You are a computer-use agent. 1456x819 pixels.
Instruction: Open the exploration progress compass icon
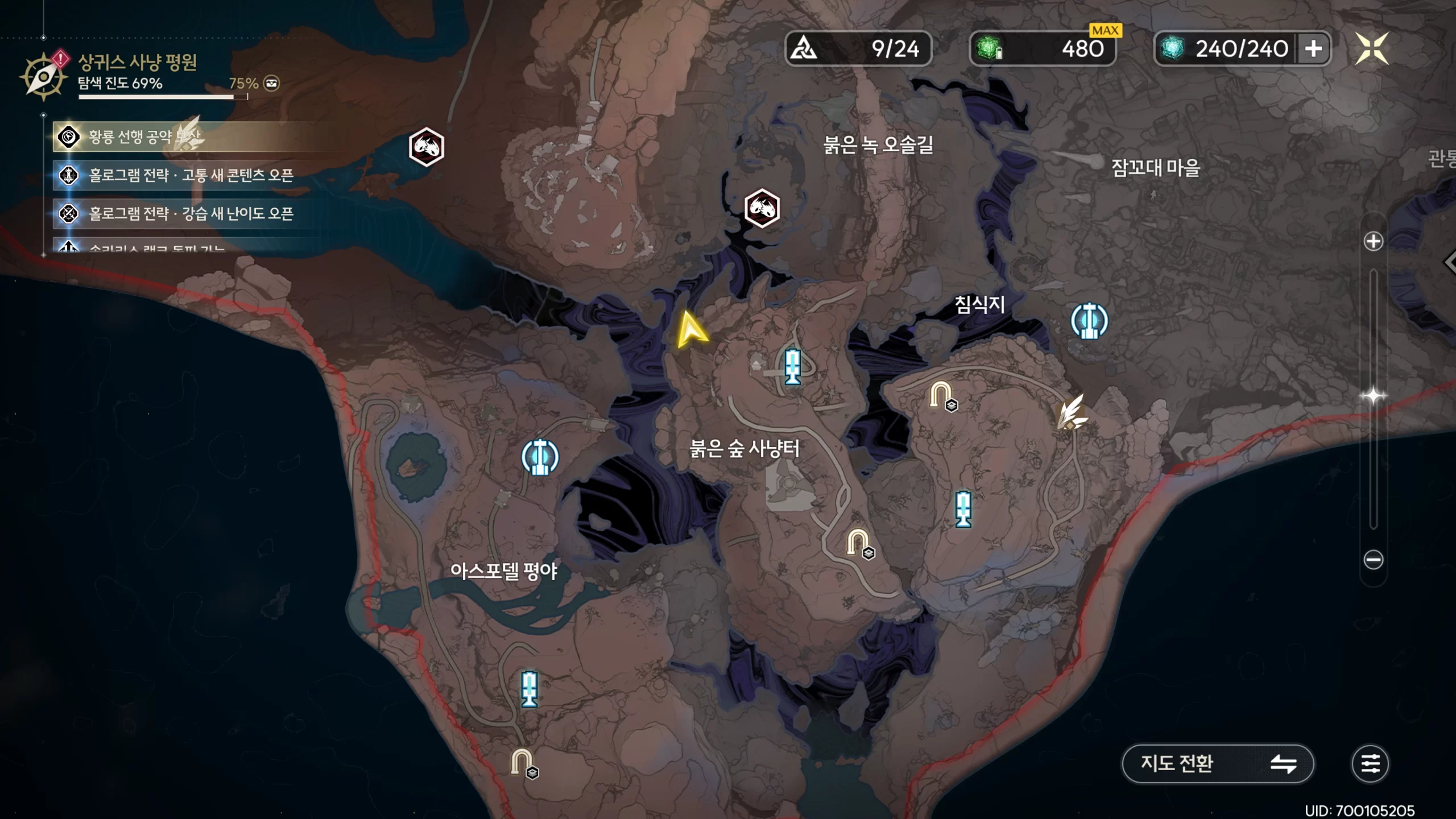(43, 76)
